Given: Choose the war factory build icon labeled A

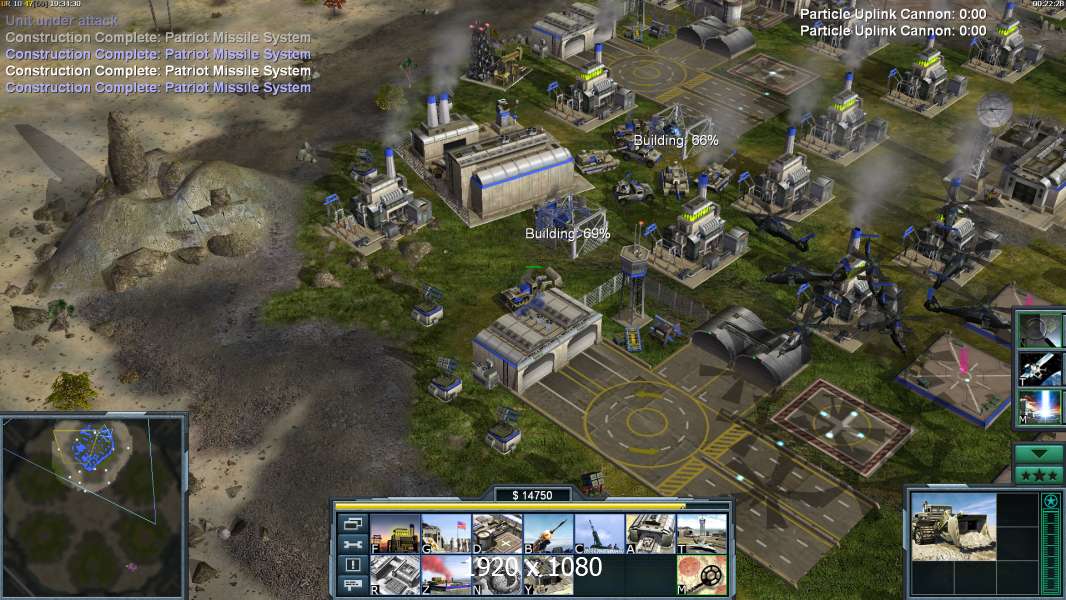Looking at the screenshot, I should coord(650,534).
